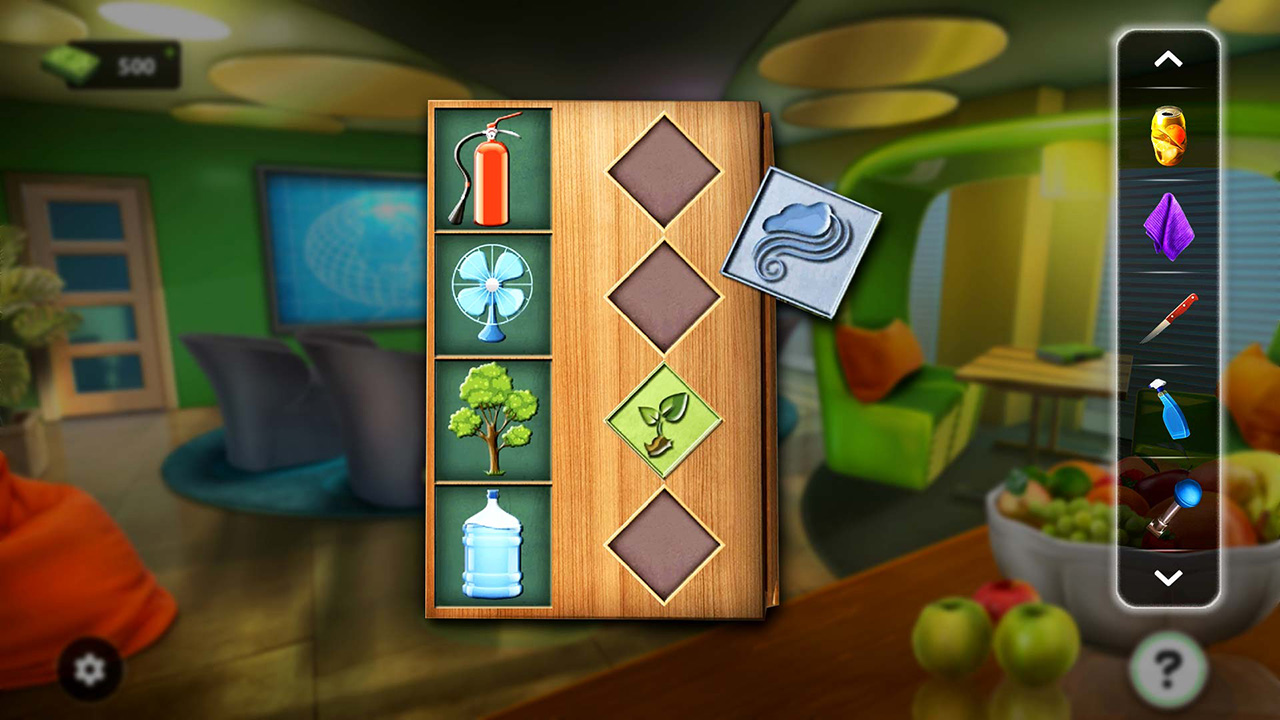Click the topmost empty diamond slot

pos(665,170)
